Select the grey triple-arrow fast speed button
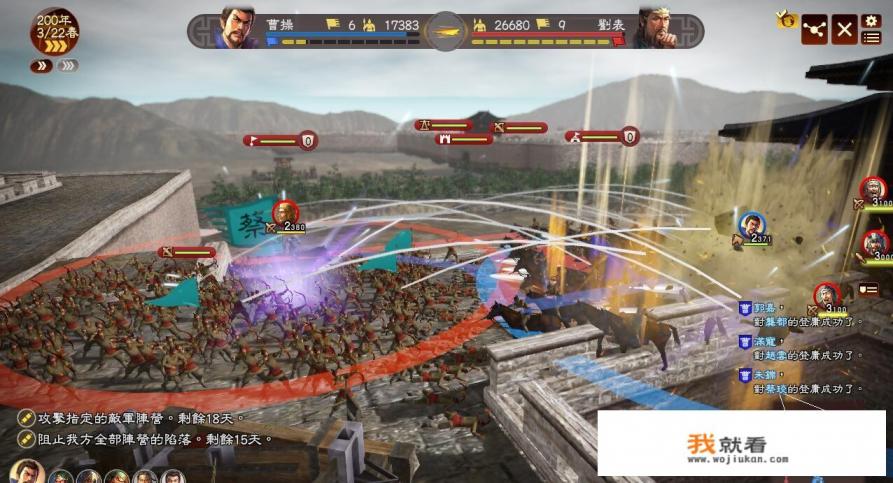 click(x=67, y=66)
